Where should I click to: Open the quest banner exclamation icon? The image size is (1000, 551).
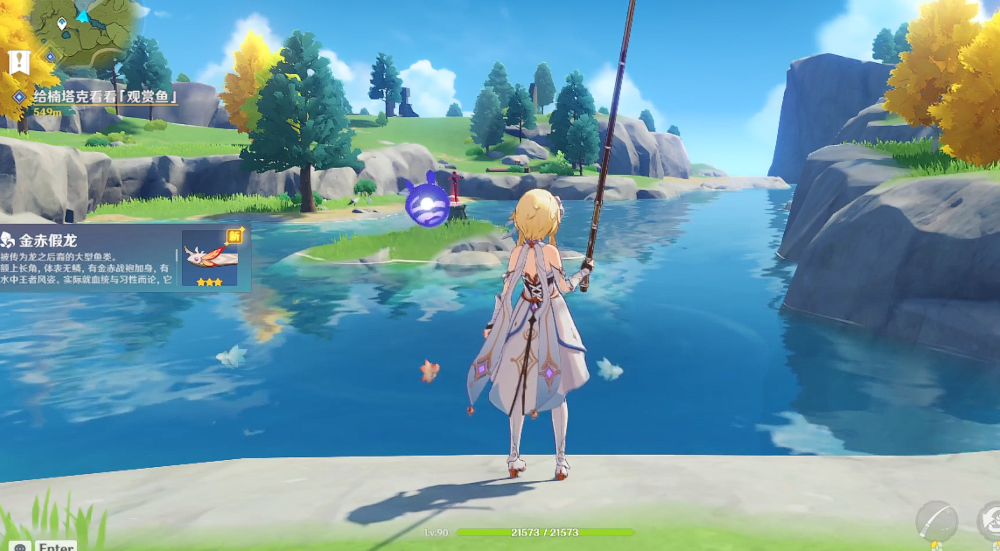coord(19,62)
